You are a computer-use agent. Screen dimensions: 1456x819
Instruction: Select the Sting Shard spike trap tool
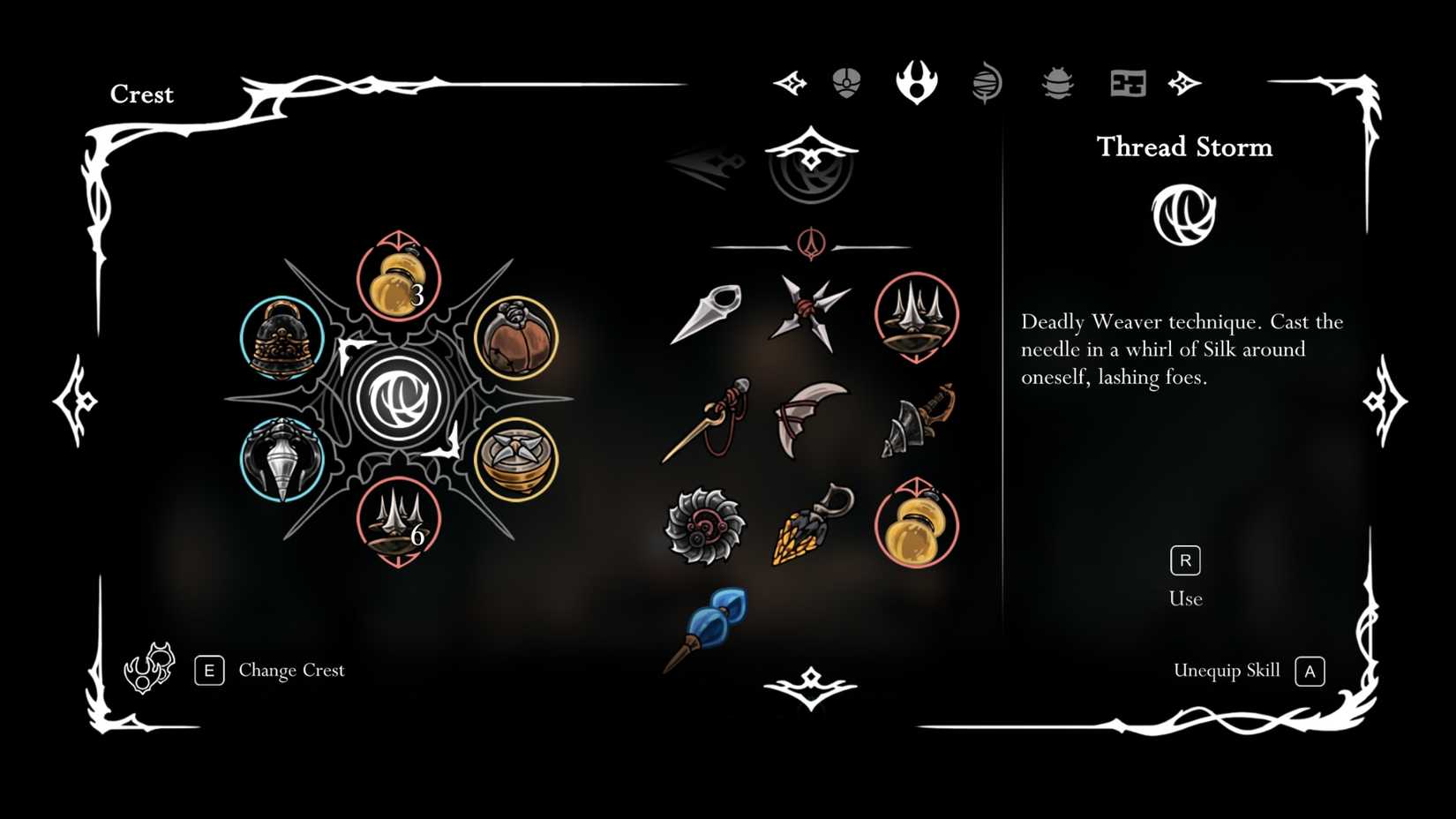click(x=916, y=316)
